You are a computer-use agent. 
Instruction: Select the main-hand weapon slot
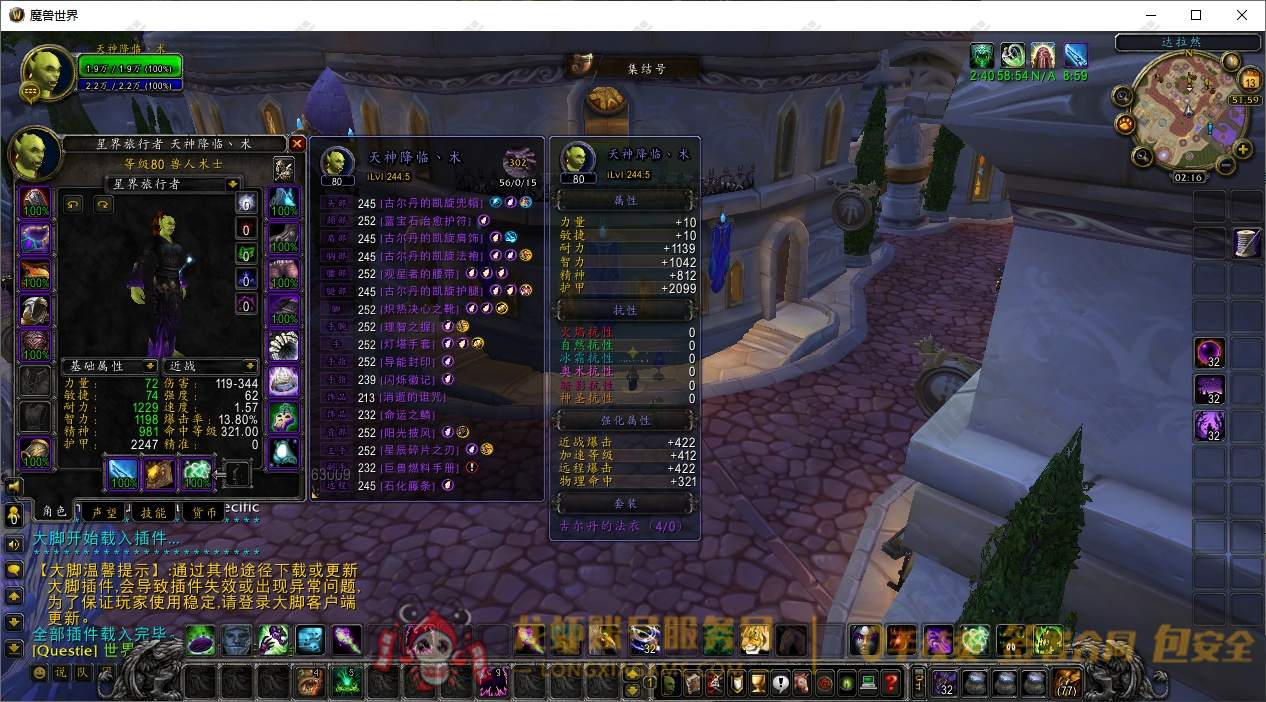124,474
